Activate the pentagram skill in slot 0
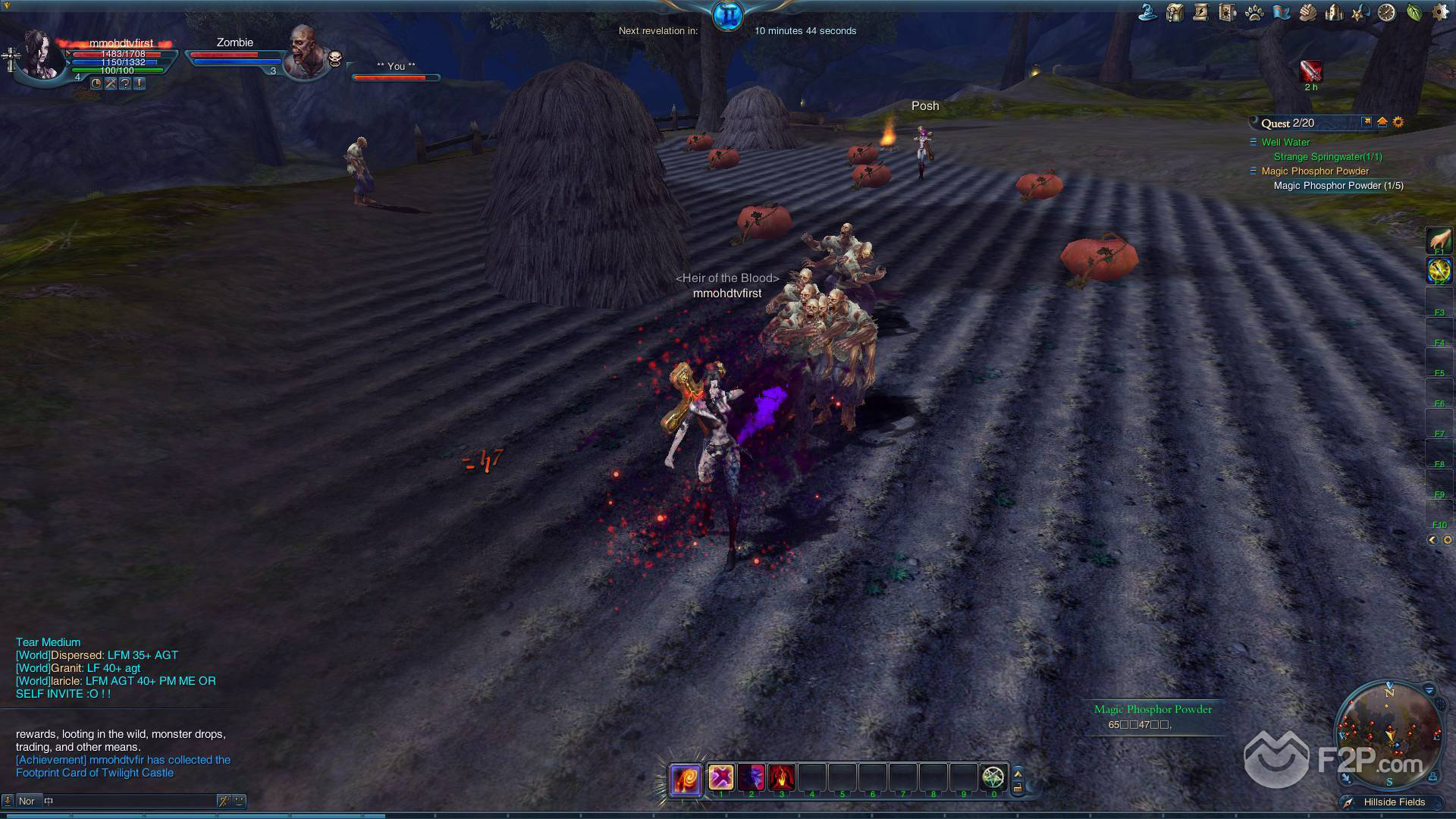 pyautogui.click(x=993, y=777)
